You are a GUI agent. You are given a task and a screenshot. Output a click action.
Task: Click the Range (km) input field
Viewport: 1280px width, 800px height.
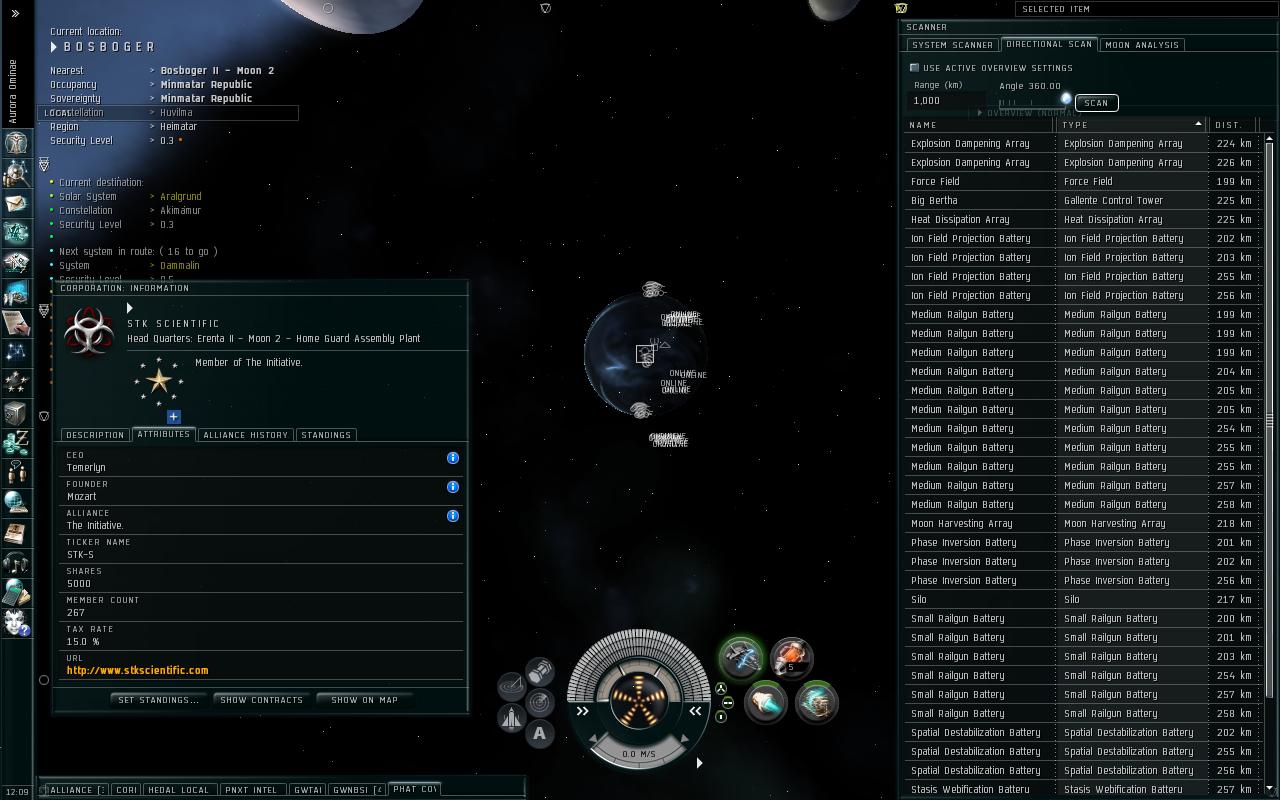(x=945, y=100)
